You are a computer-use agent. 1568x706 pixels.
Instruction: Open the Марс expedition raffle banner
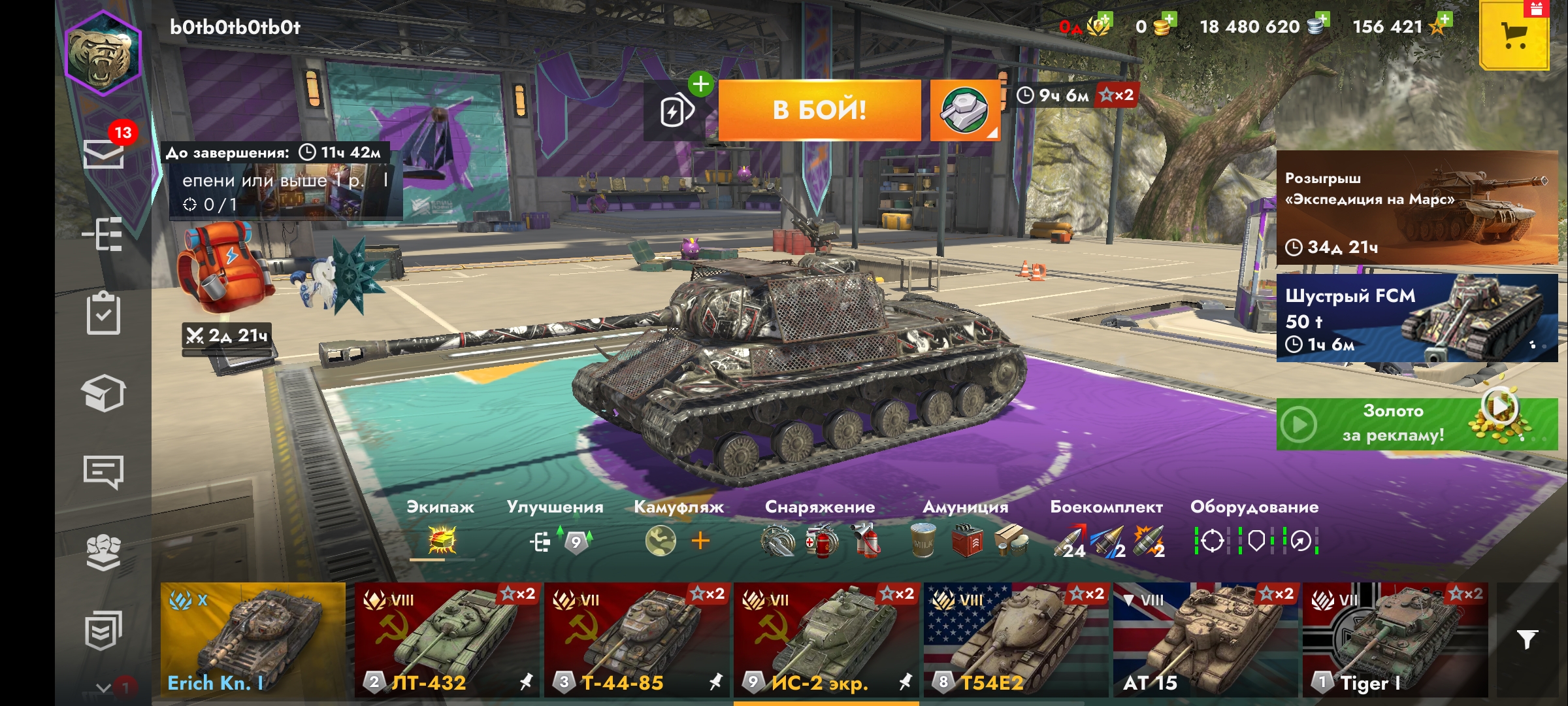coord(1416,208)
